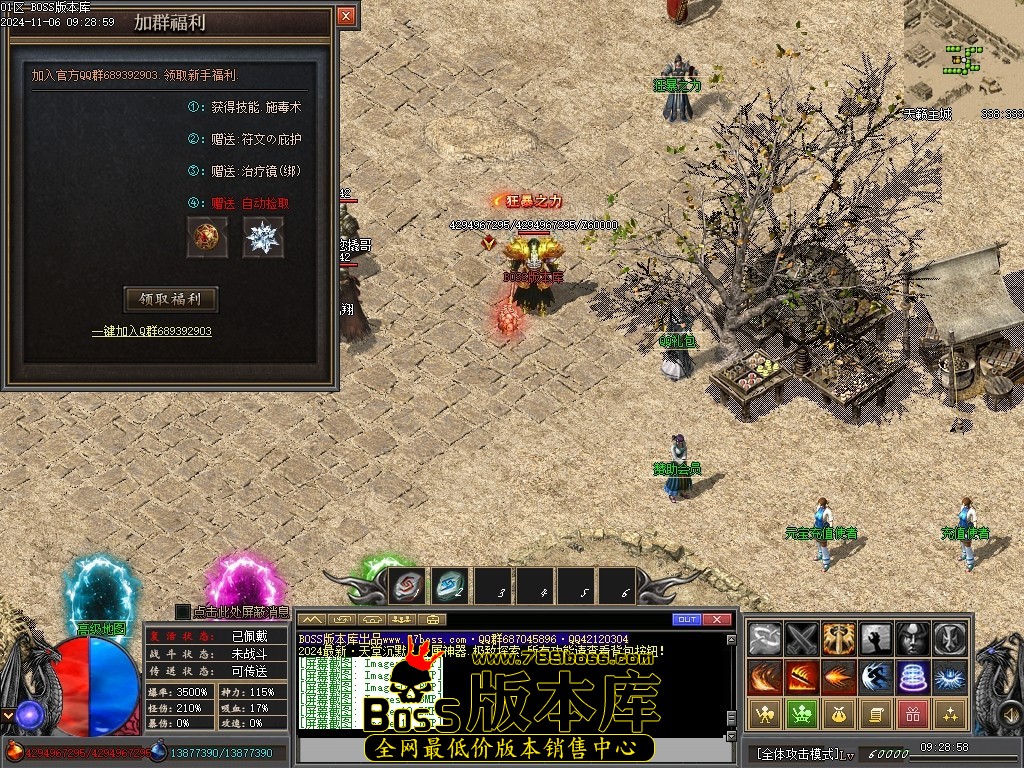Select the red orb reward item

click(x=207, y=238)
